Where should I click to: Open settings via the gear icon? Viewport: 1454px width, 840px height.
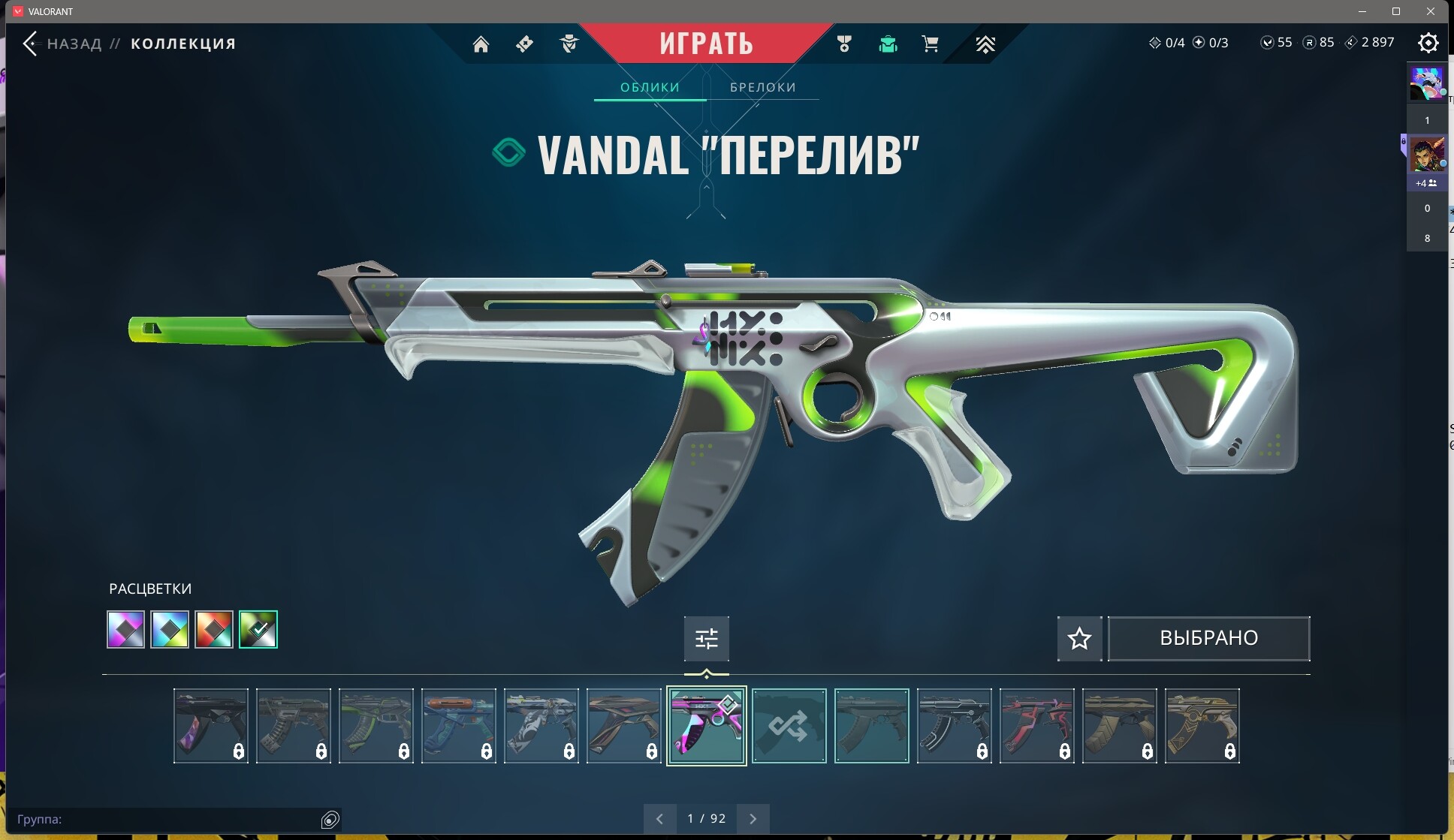click(x=1429, y=43)
